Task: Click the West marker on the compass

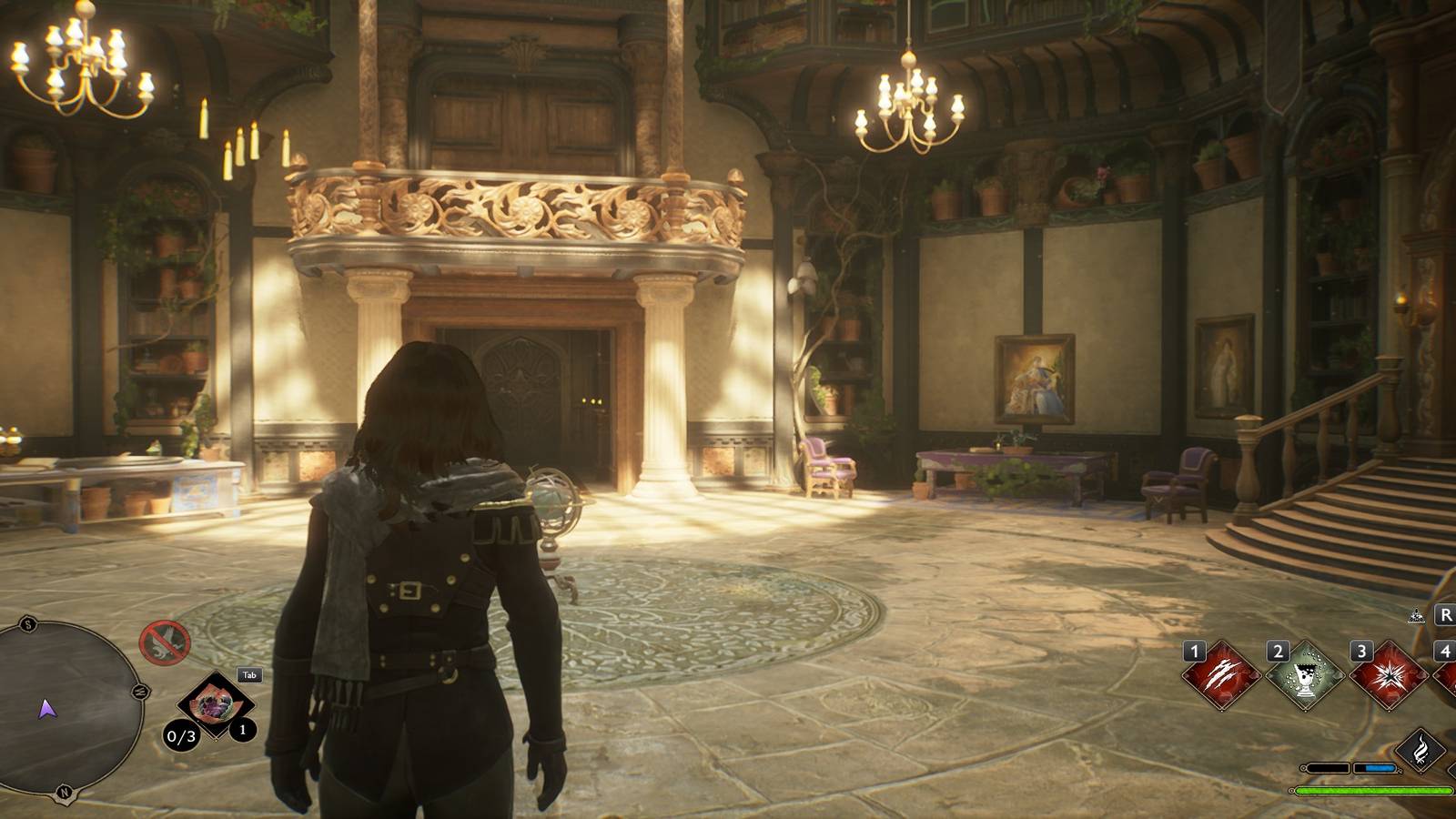Action: click(x=138, y=692)
